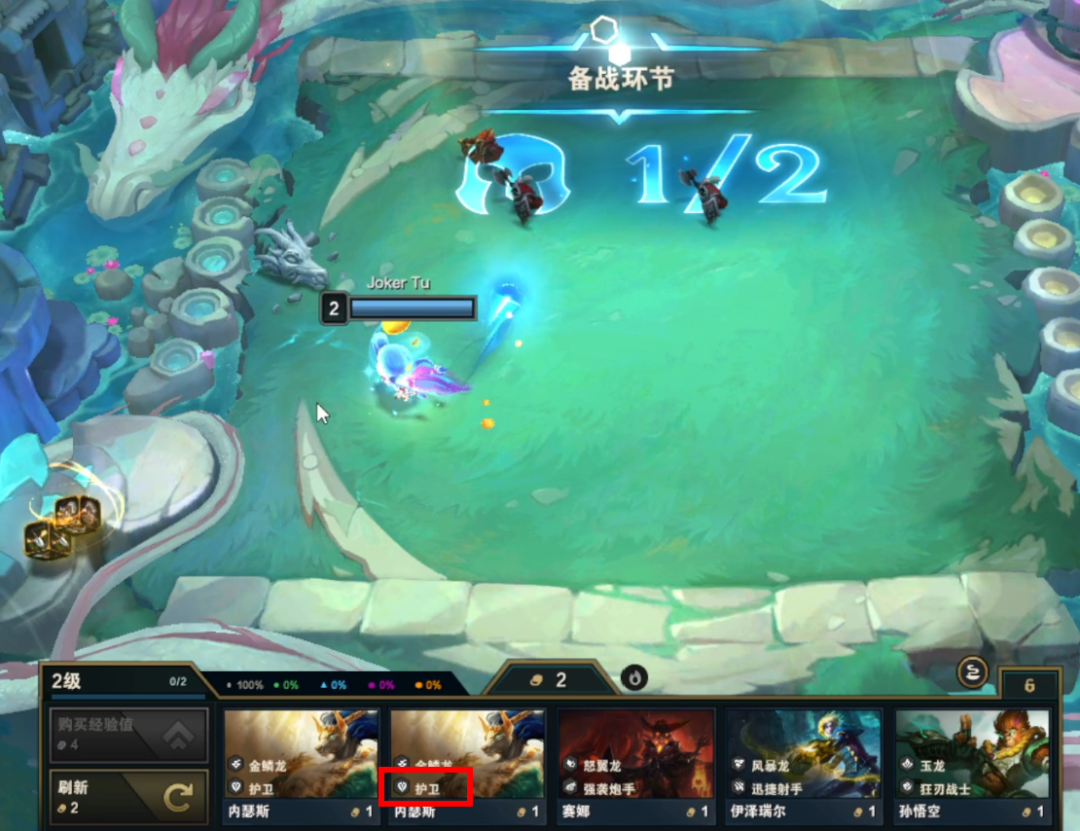Click the flame icon beside the gold counter
Screen dimensions: 1080x831
[634, 679]
